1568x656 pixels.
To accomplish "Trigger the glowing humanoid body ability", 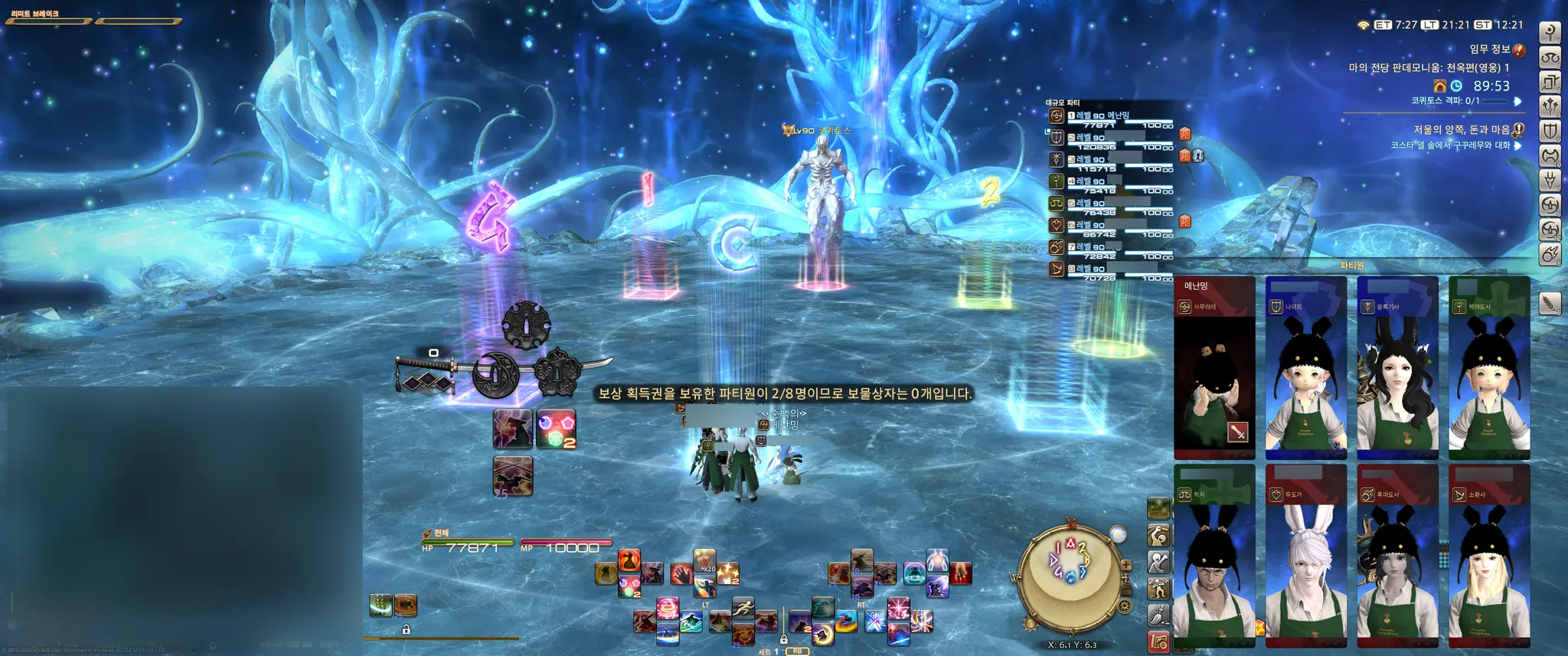I will (x=937, y=561).
